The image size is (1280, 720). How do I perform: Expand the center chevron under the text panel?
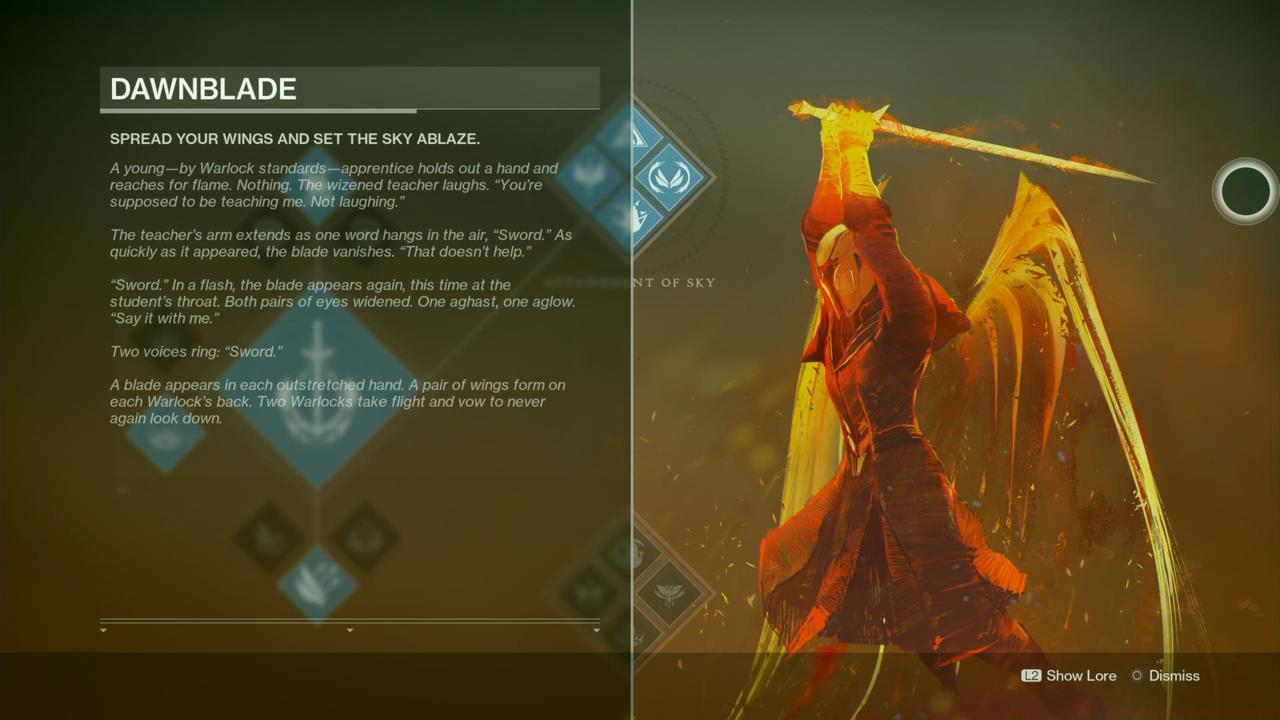(349, 632)
